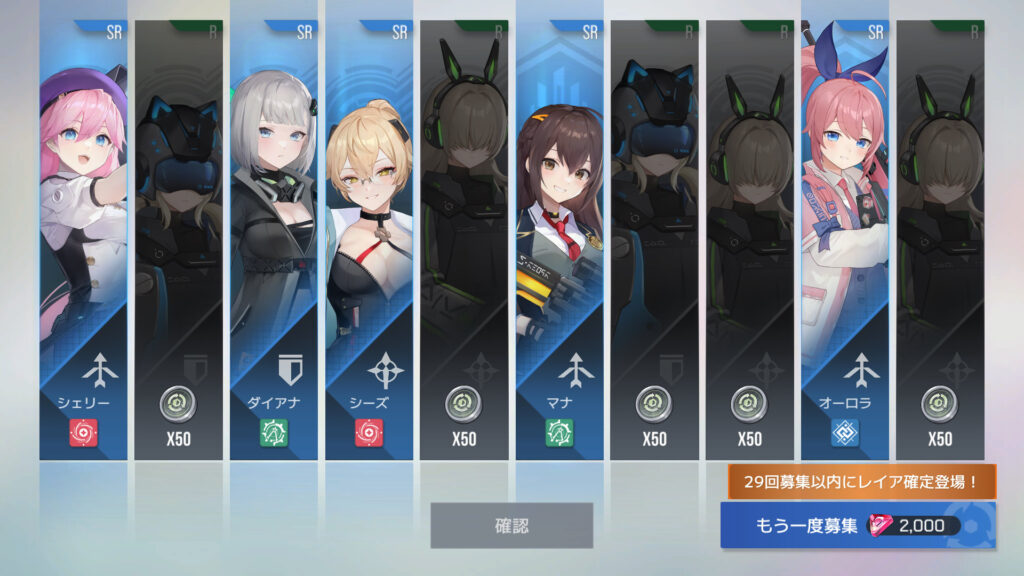View the マナ character card
This screenshot has width=1024, height=576.
pyautogui.click(x=560, y=240)
